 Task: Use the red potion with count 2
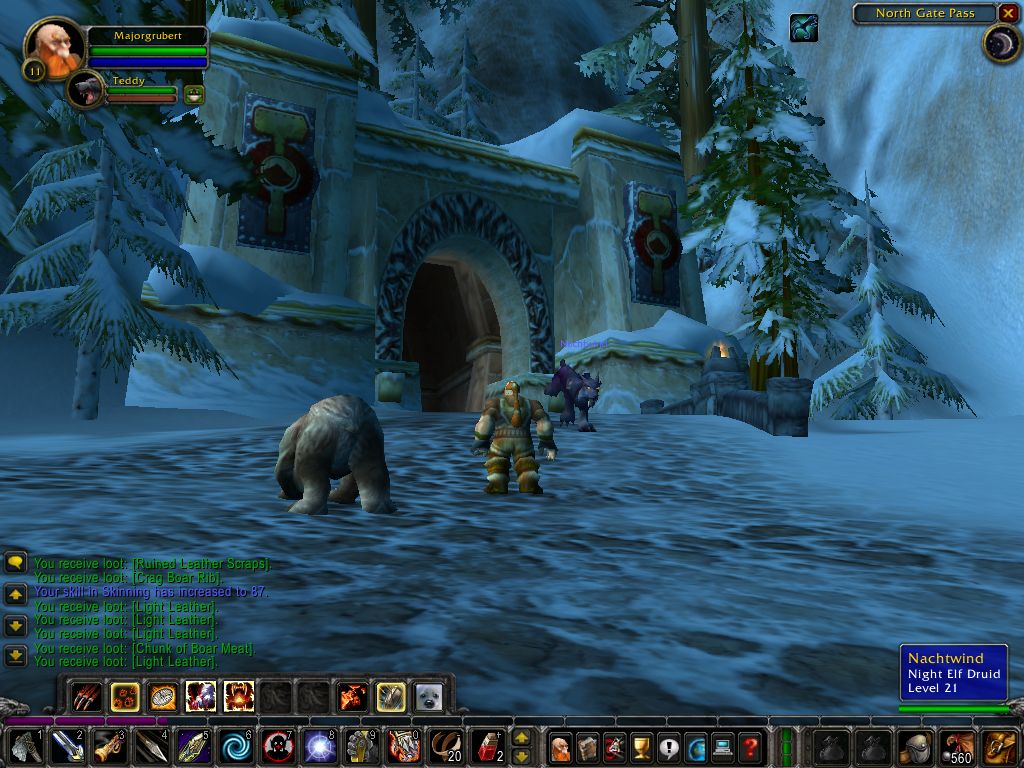pyautogui.click(x=487, y=746)
